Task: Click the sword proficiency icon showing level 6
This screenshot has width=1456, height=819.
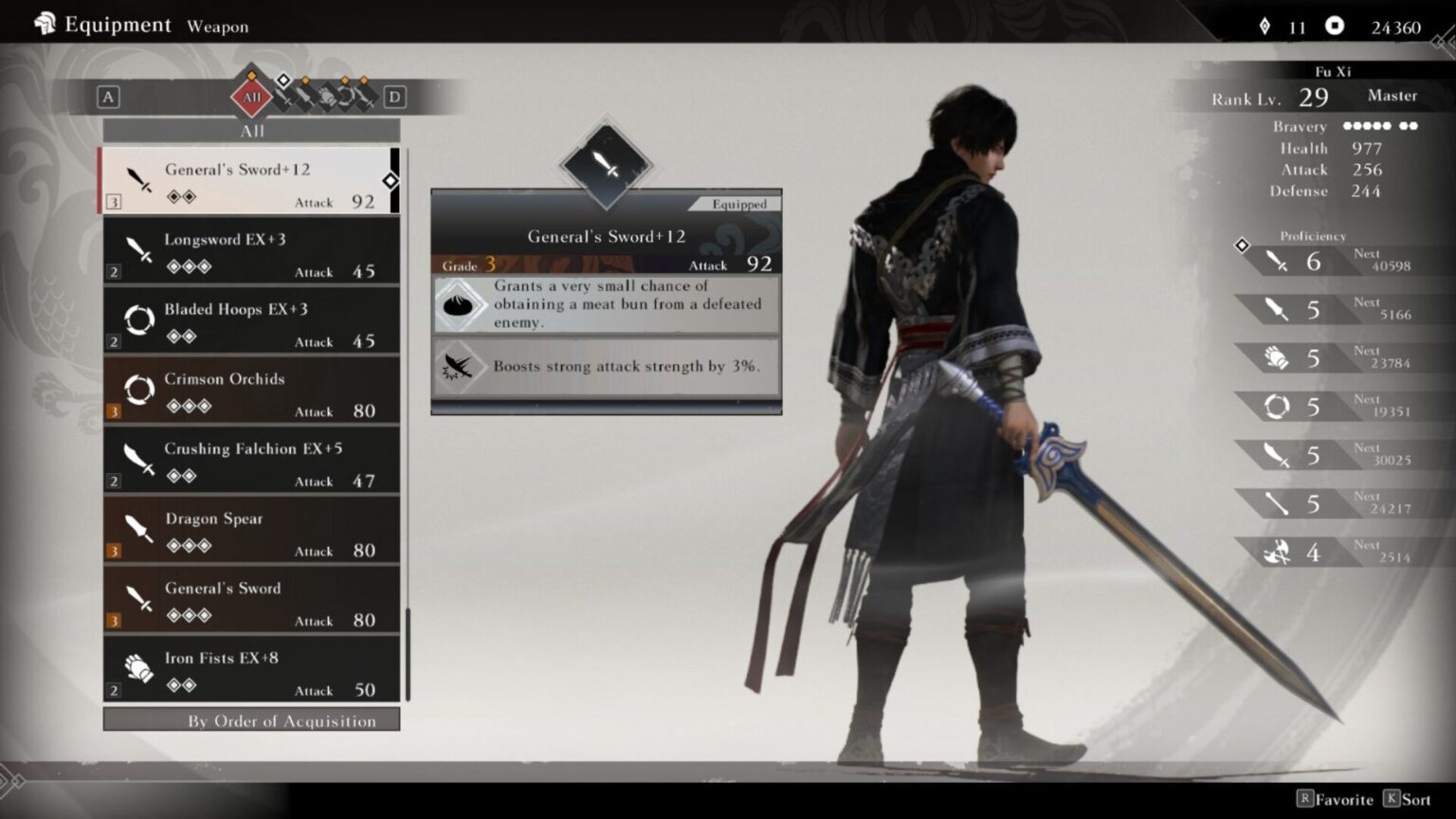Action: (x=1277, y=261)
